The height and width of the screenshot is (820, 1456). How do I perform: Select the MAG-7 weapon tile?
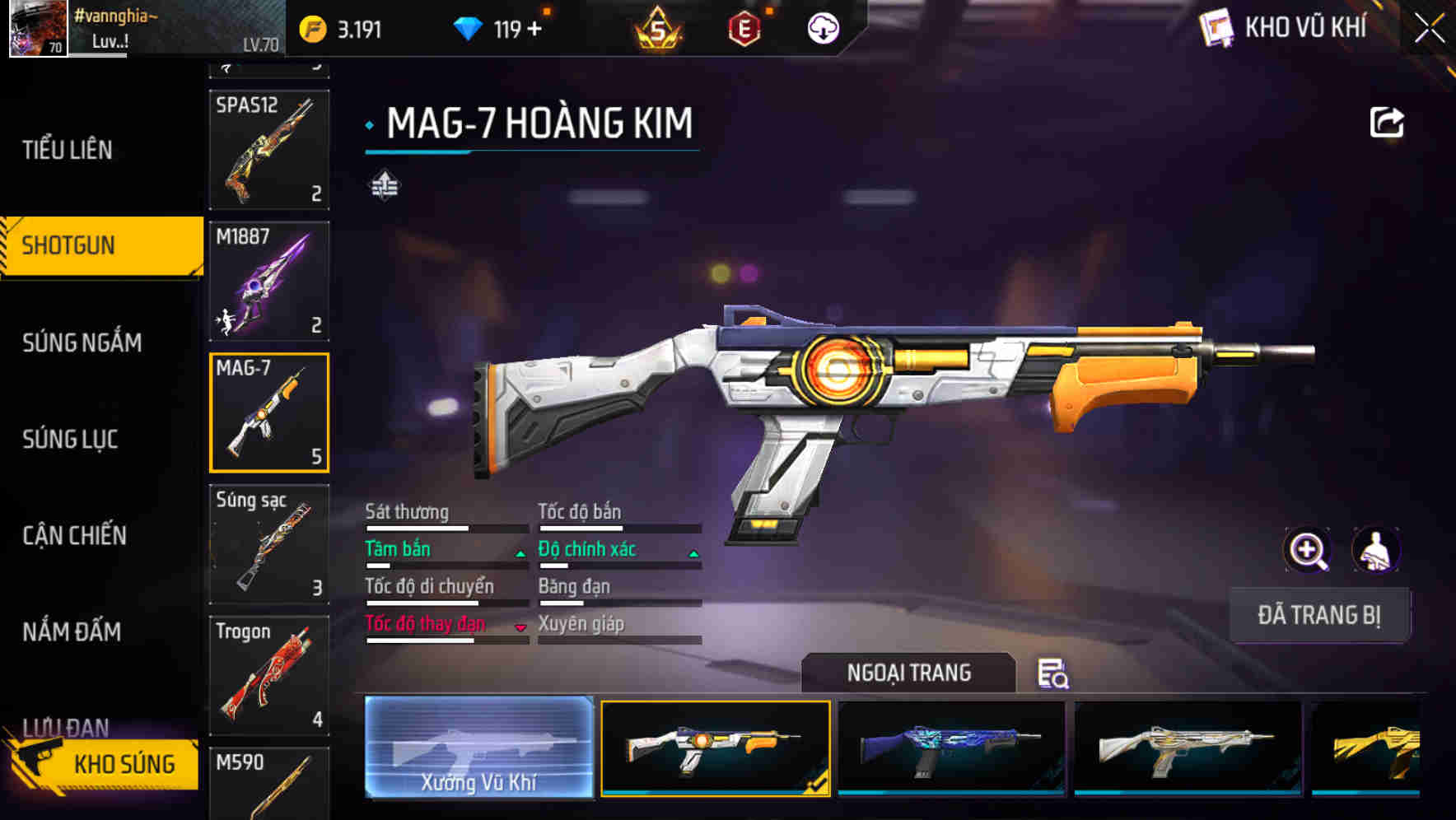(269, 412)
